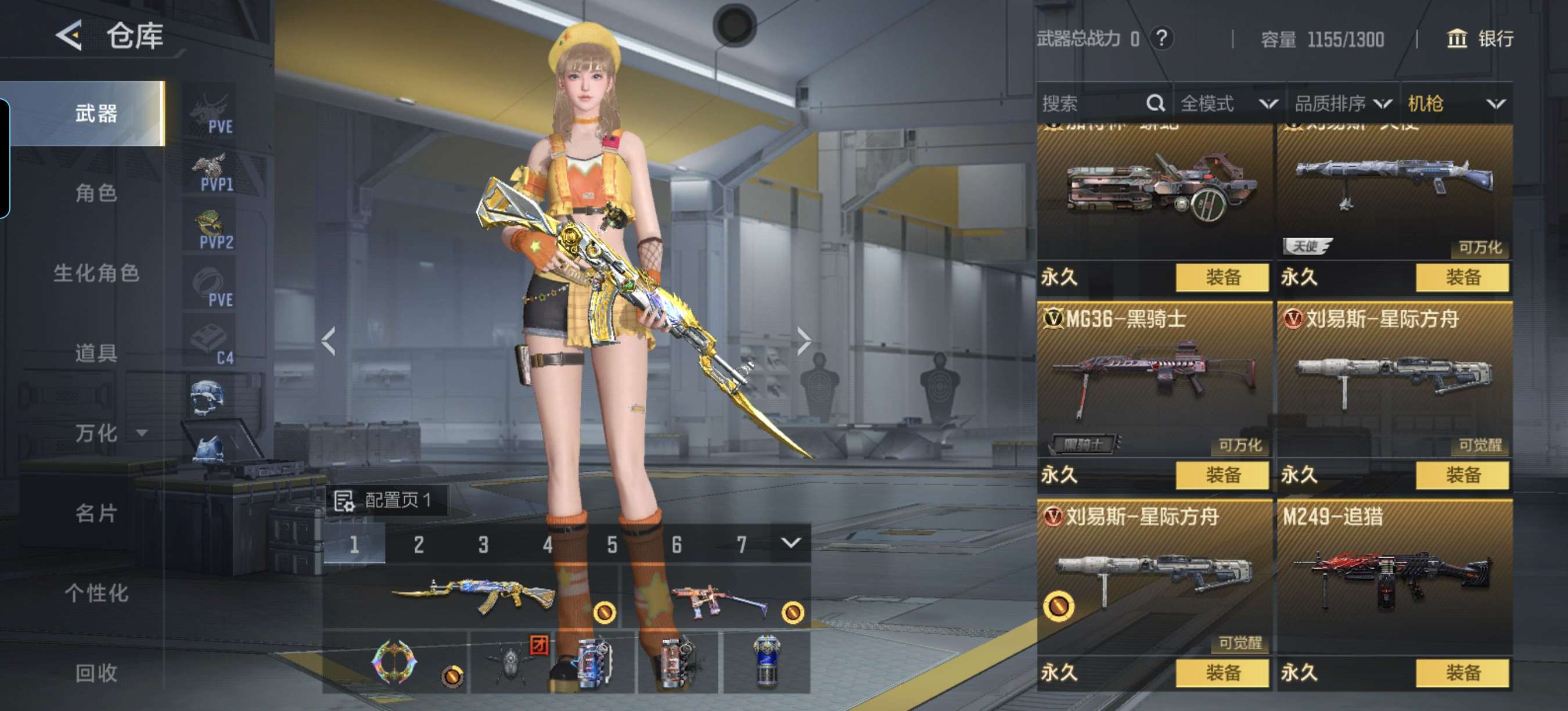The image size is (1568, 711).
Task: Open the 生化角色 section
Action: pos(96,272)
